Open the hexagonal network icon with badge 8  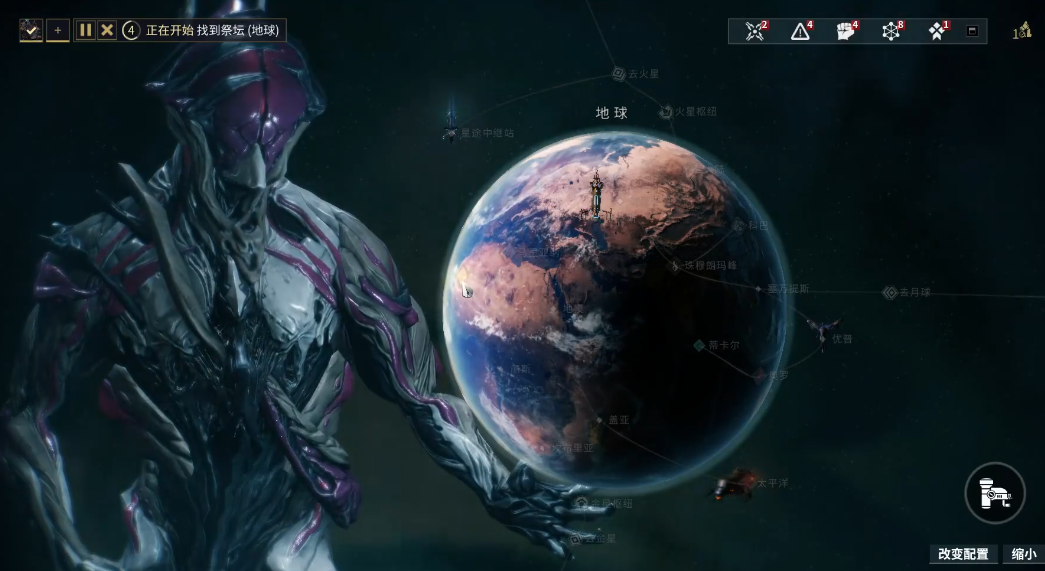click(891, 31)
